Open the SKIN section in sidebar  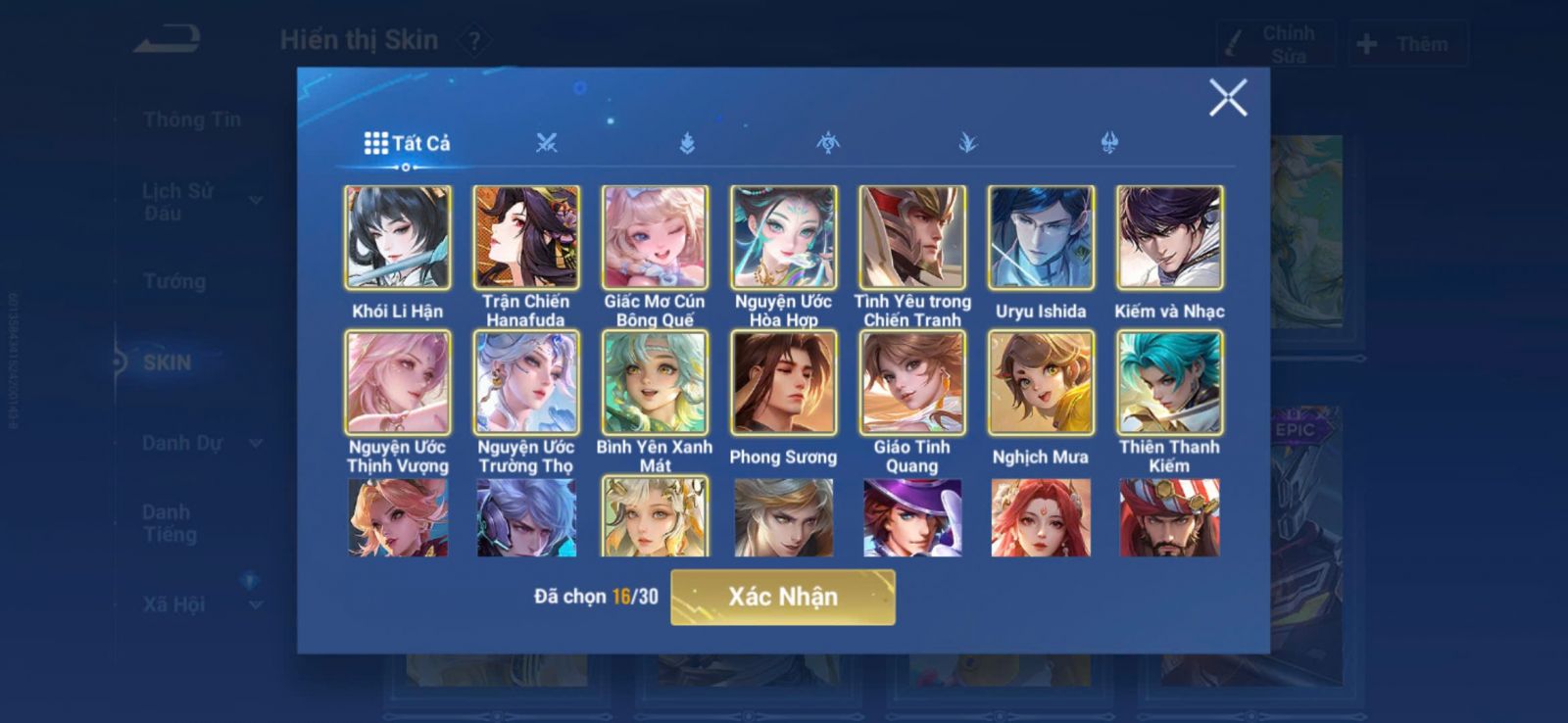click(167, 362)
